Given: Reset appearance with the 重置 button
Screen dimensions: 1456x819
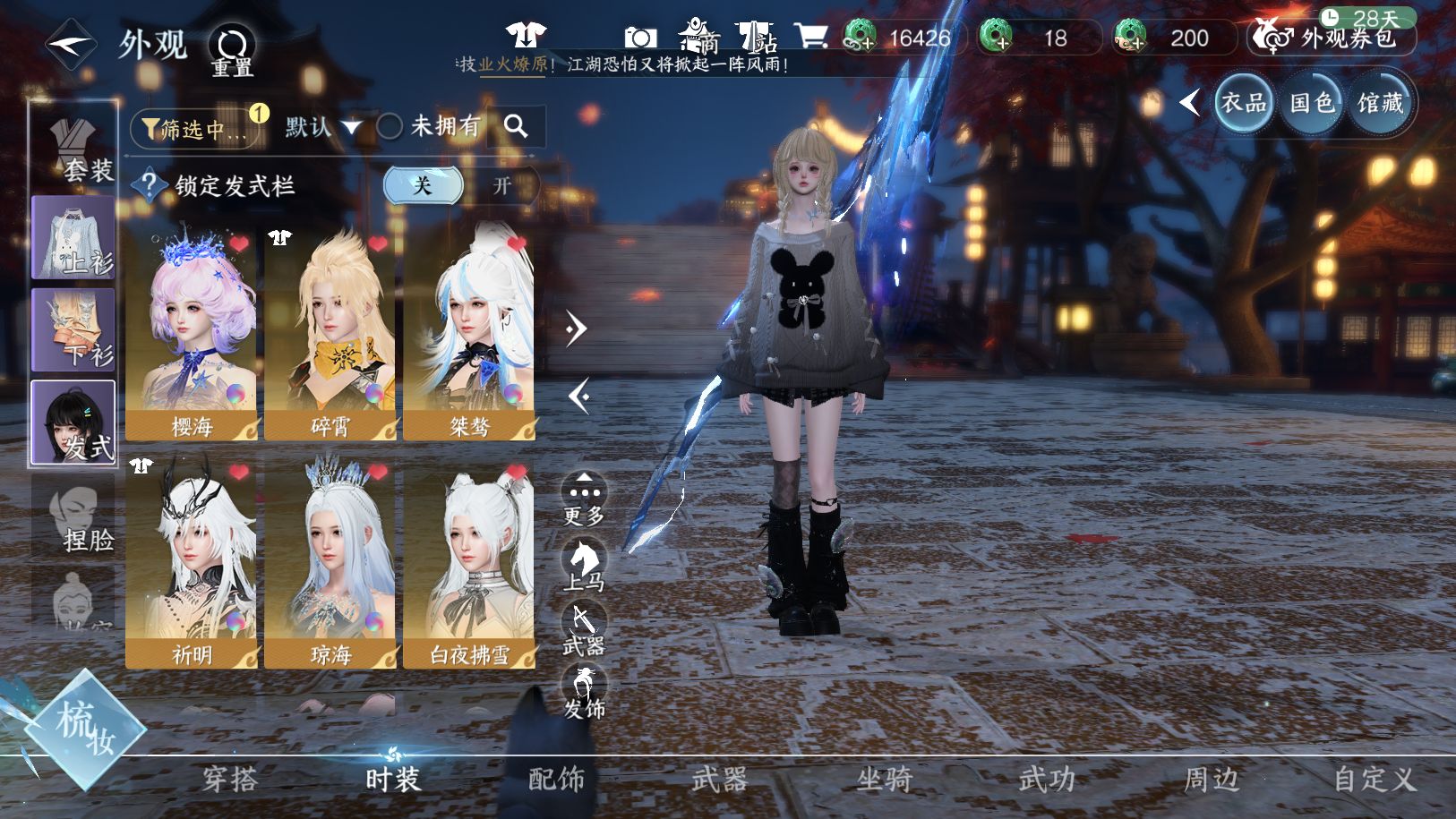Looking at the screenshot, I should click(x=232, y=50).
